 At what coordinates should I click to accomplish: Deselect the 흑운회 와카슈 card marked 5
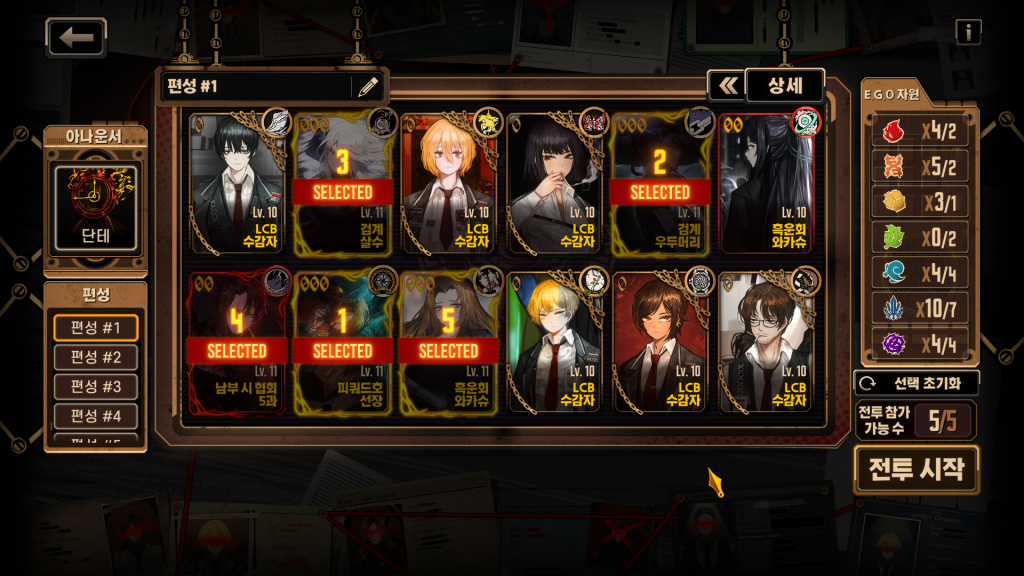point(448,340)
